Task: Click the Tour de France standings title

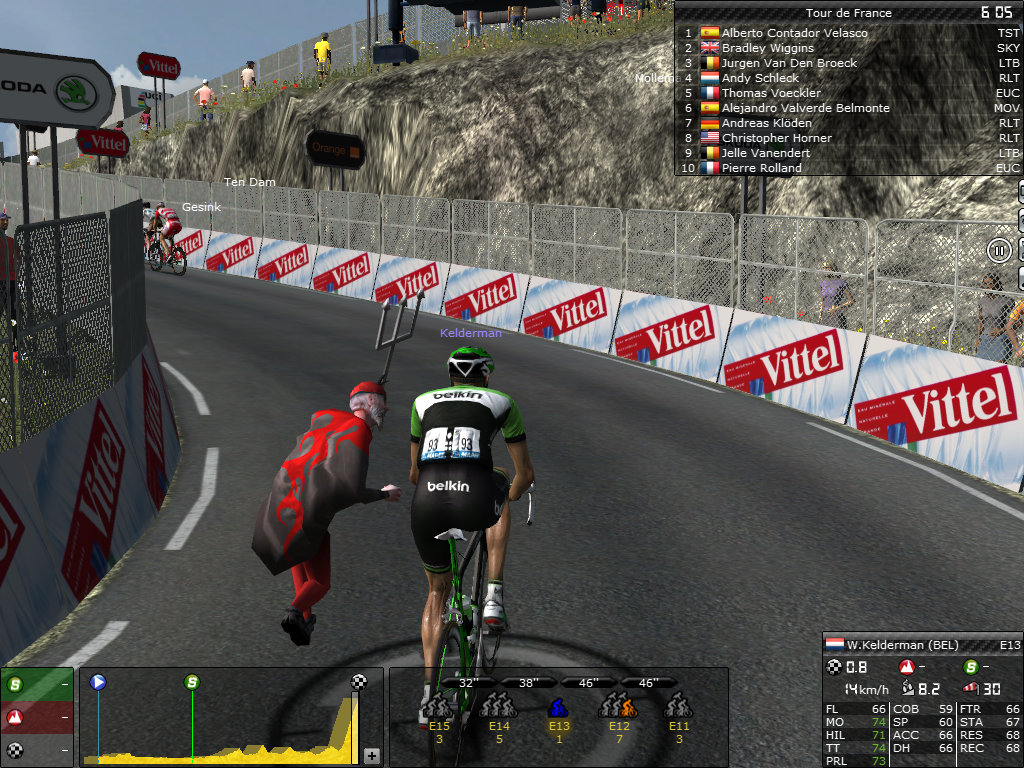Action: tap(848, 13)
